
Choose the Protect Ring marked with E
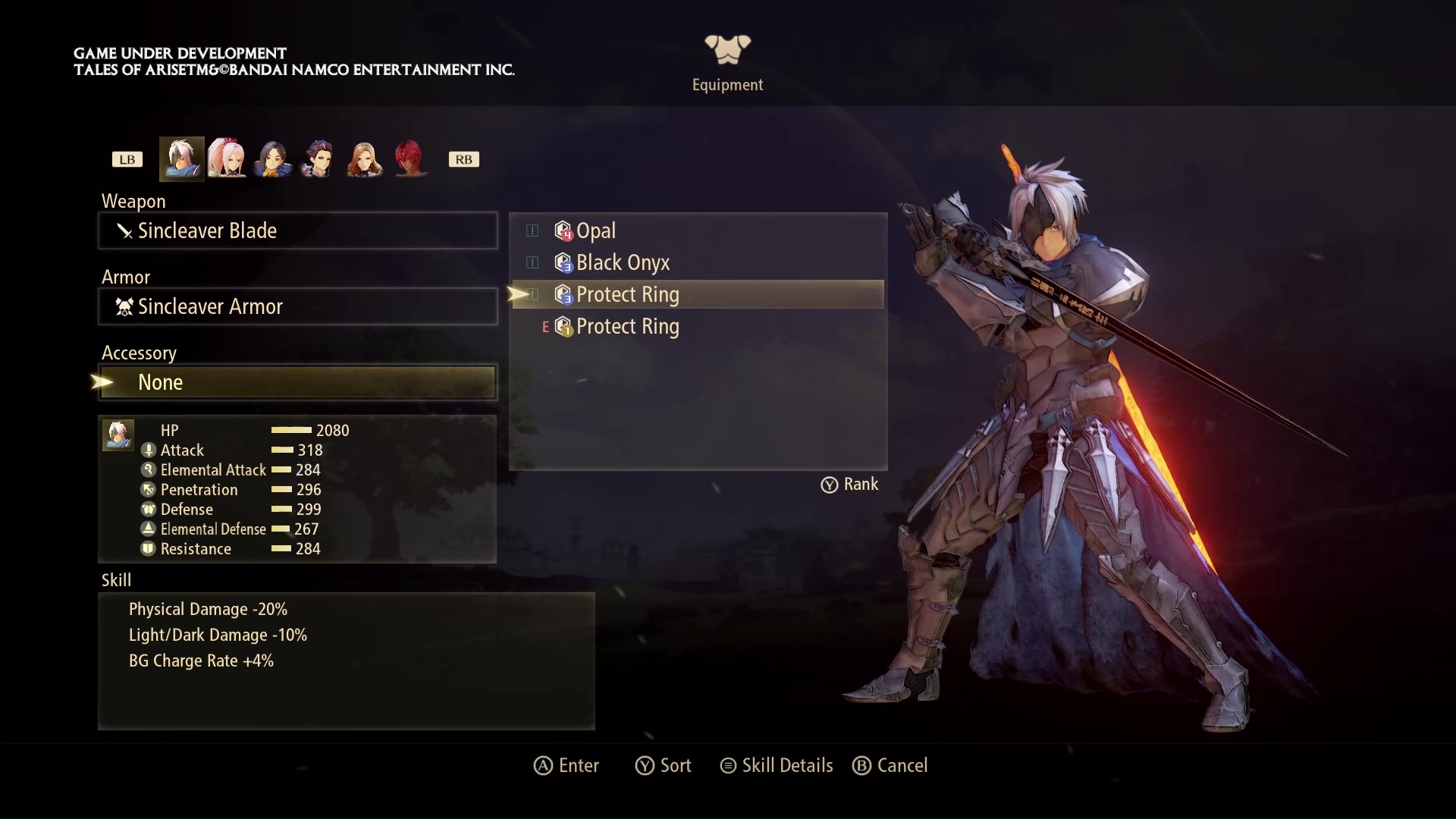[x=628, y=326]
